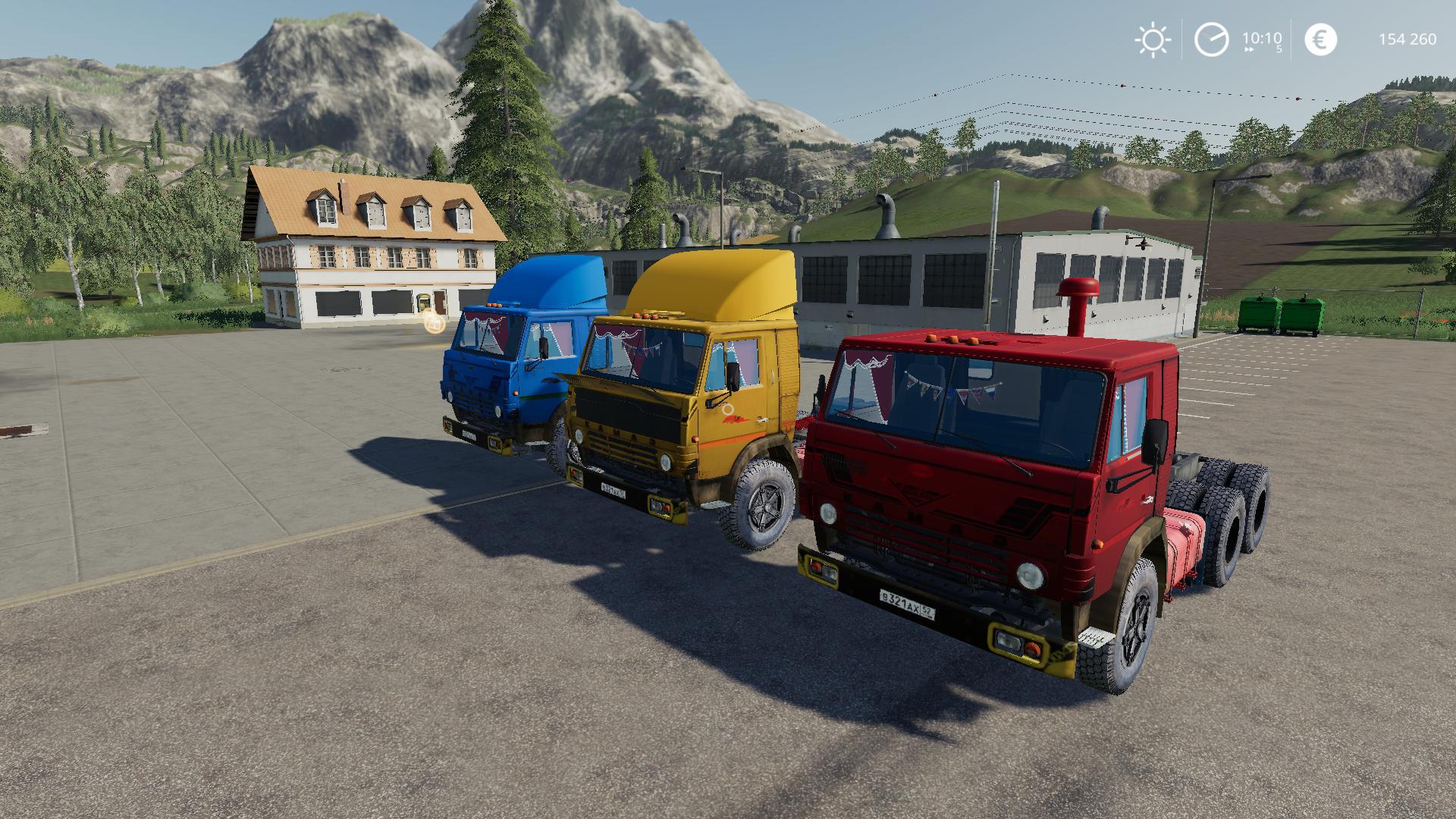This screenshot has height=819, width=1456.
Task: Click the euro money icon
Action: [1320, 39]
